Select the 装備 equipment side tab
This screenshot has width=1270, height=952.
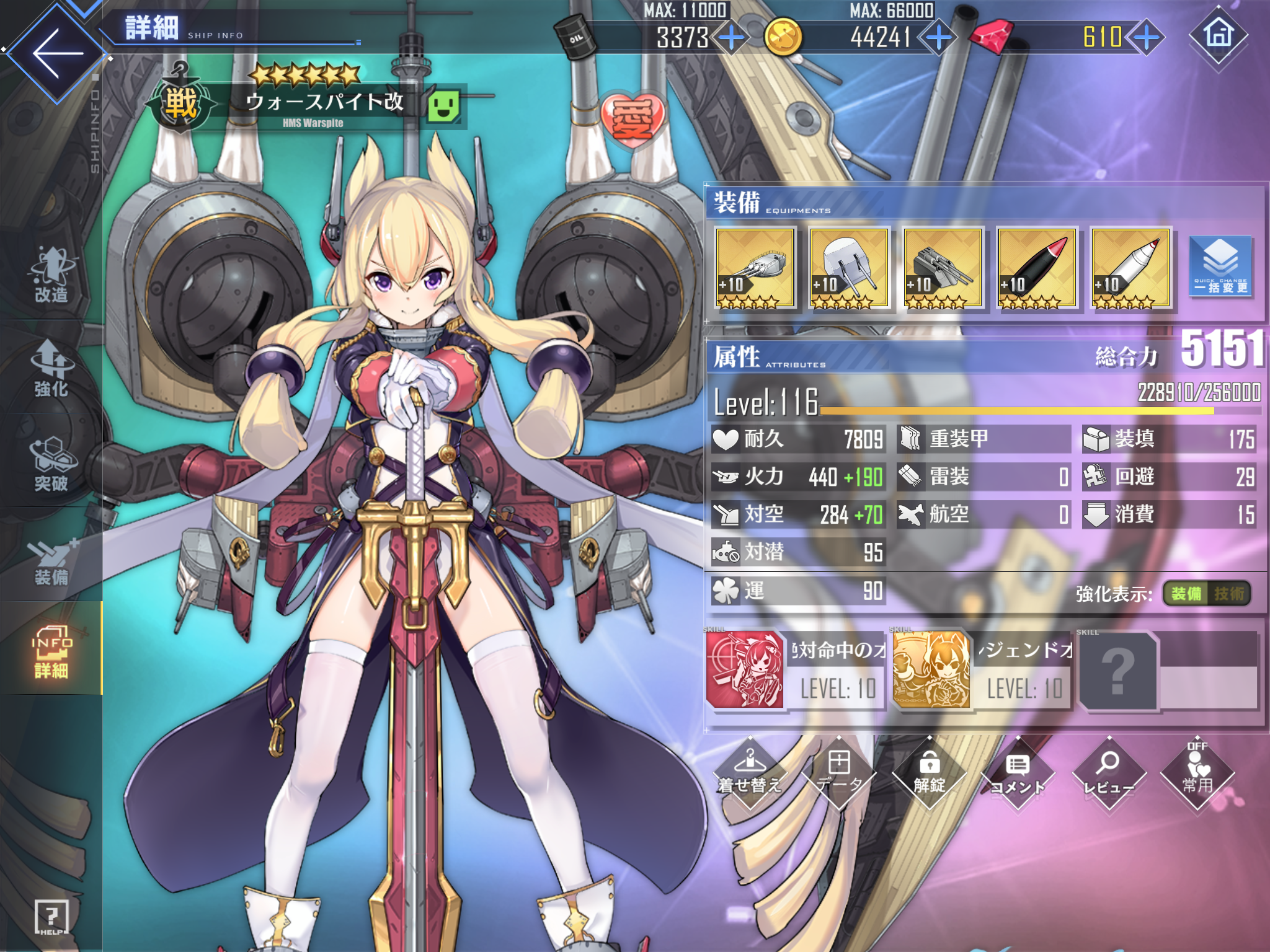[x=51, y=560]
